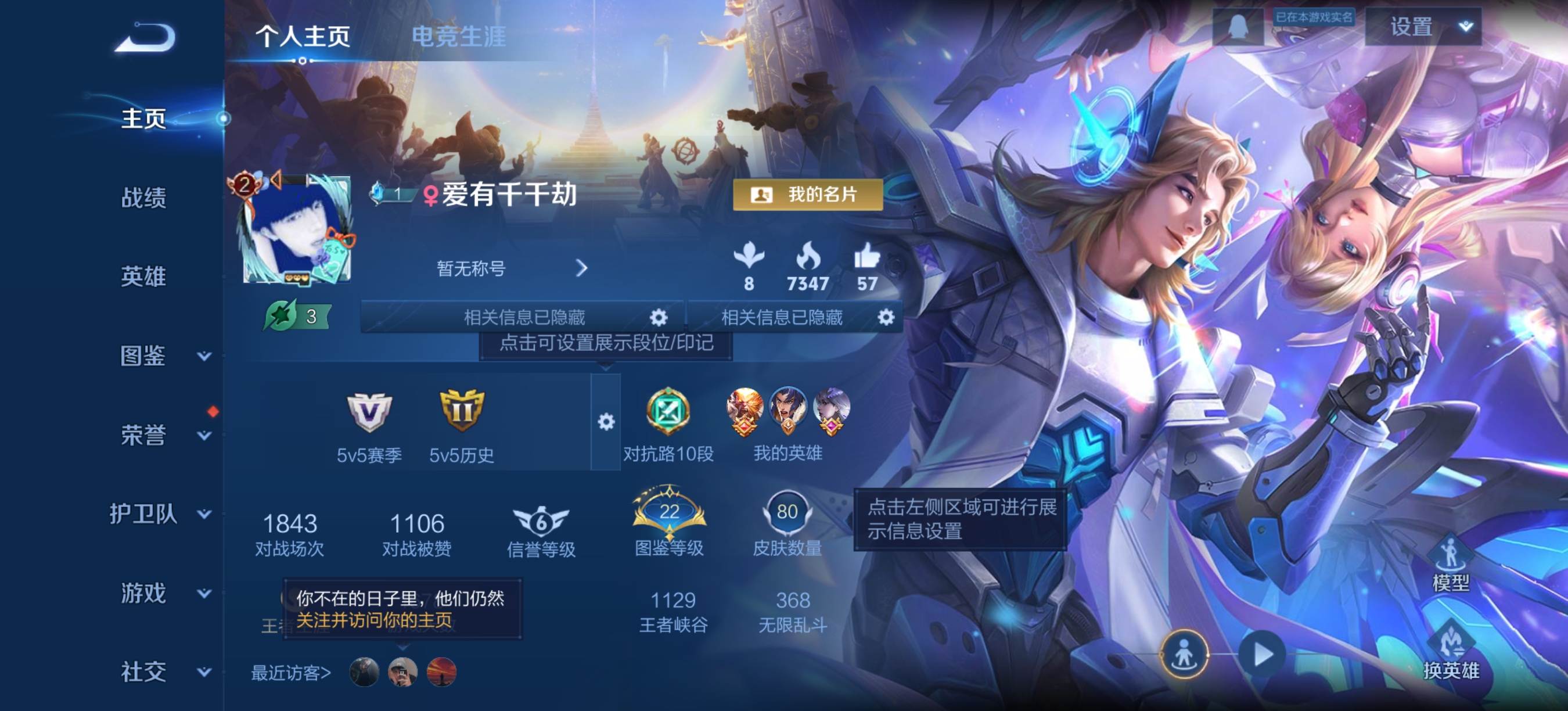The image size is (1568, 711).
Task: Open the 设置 dropdown
Action: pos(1422,27)
